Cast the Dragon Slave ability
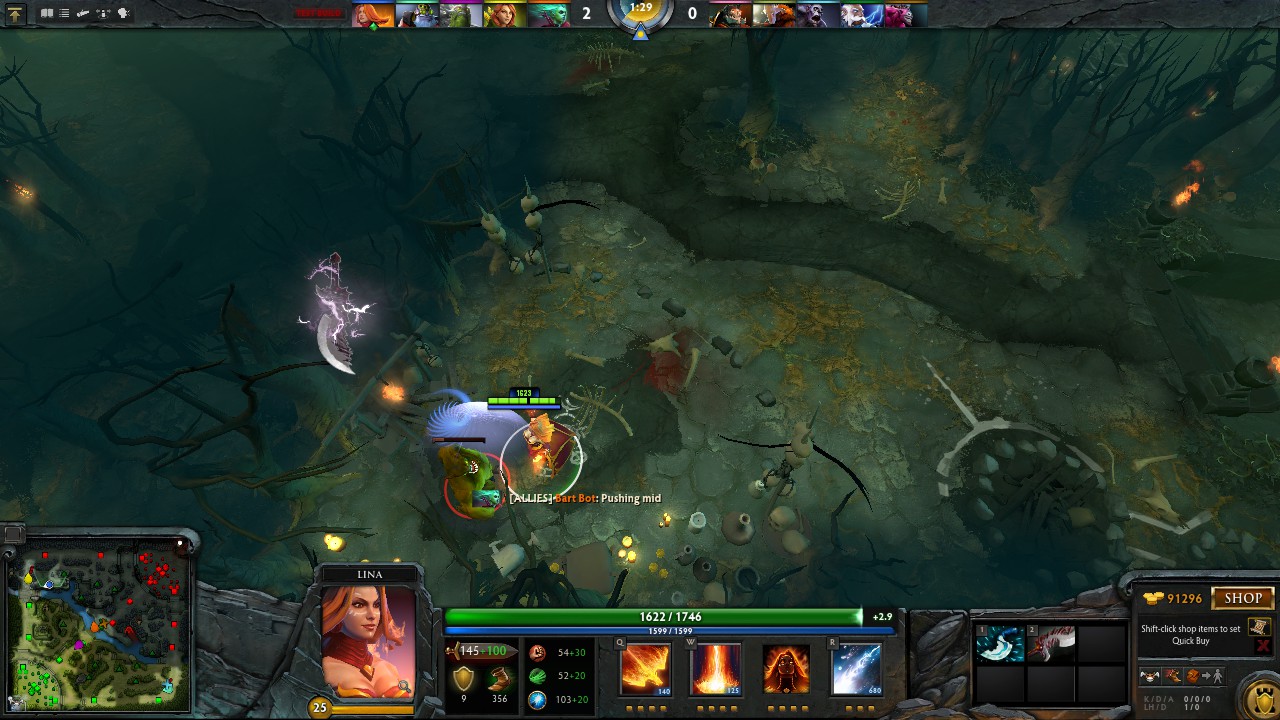The width and height of the screenshot is (1280, 720). click(x=645, y=668)
